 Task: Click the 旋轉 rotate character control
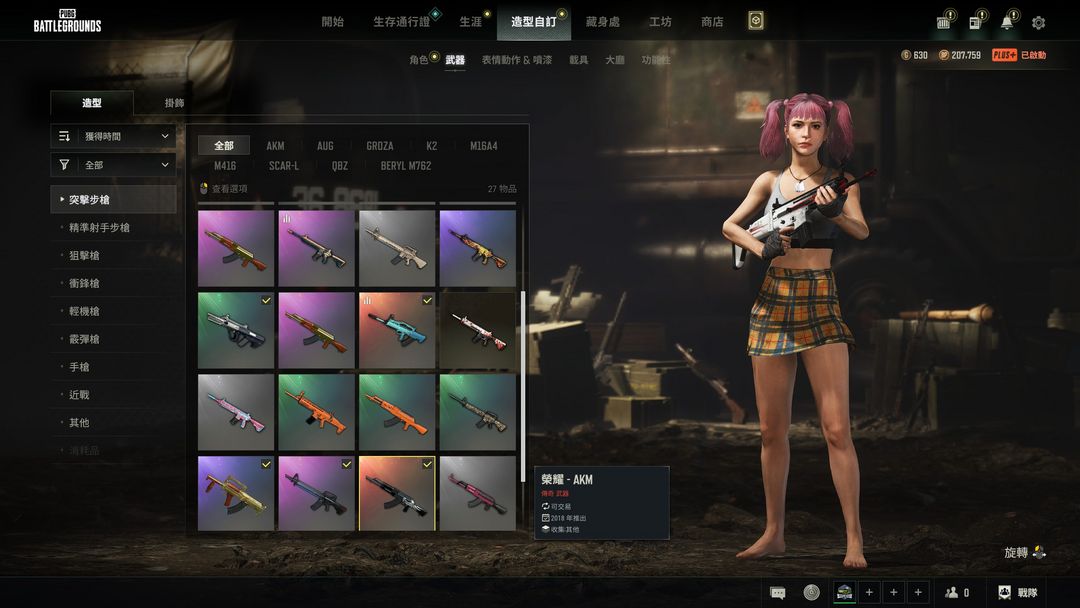pos(1024,552)
